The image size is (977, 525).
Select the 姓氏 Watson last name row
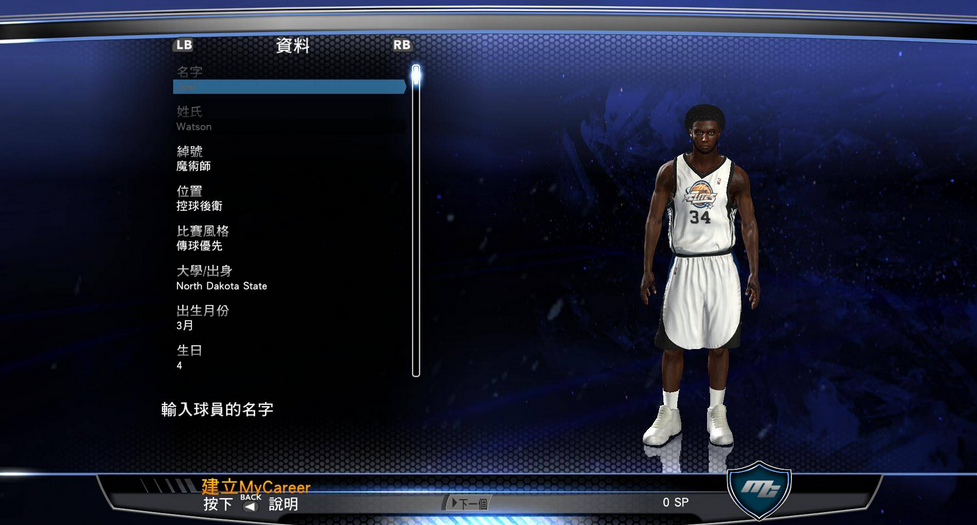[289, 119]
